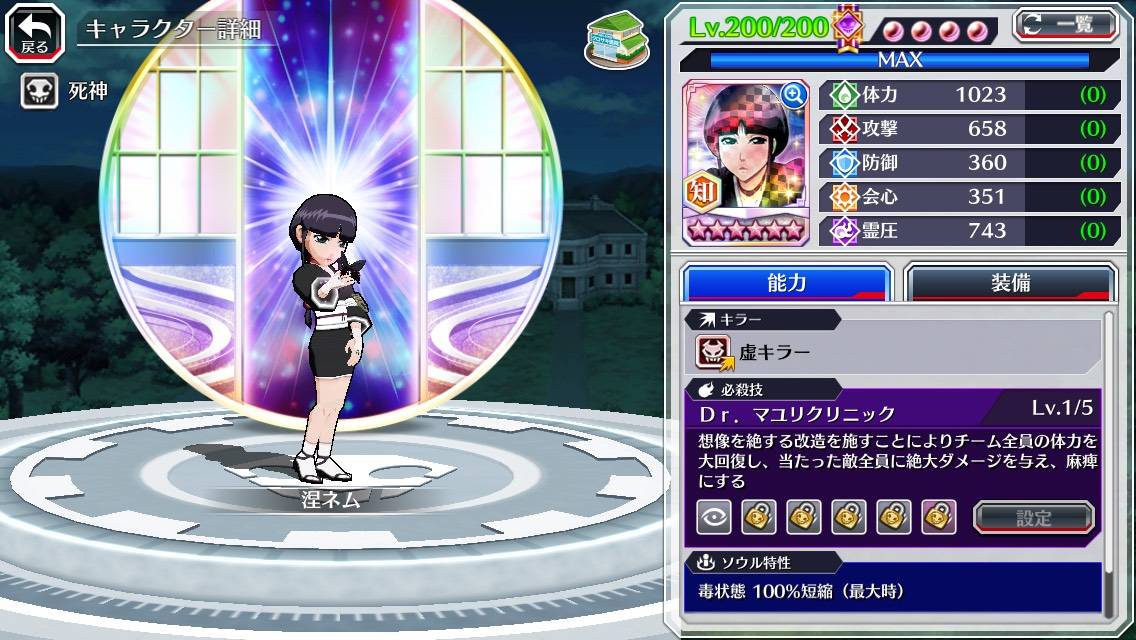Tap the 死神 affiliation skull icon
The height and width of the screenshot is (640, 1136).
[x=38, y=92]
